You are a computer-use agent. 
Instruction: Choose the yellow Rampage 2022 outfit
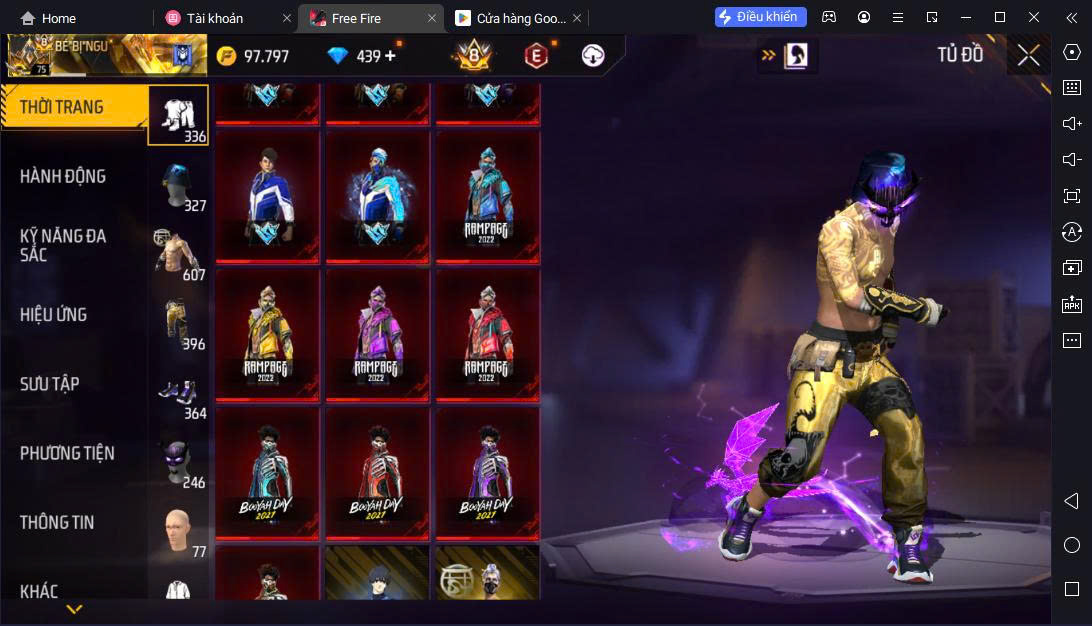(267, 334)
